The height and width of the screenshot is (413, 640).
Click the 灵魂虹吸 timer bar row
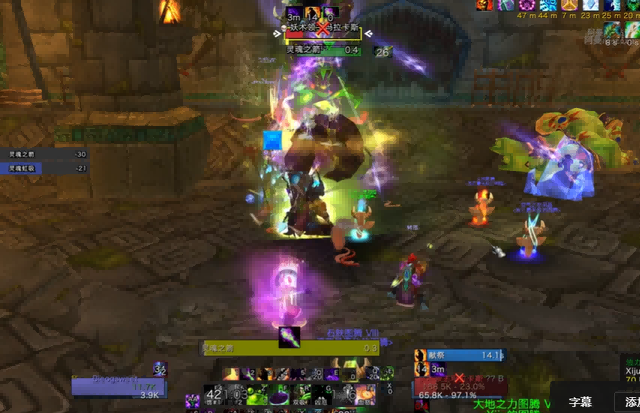(47, 168)
